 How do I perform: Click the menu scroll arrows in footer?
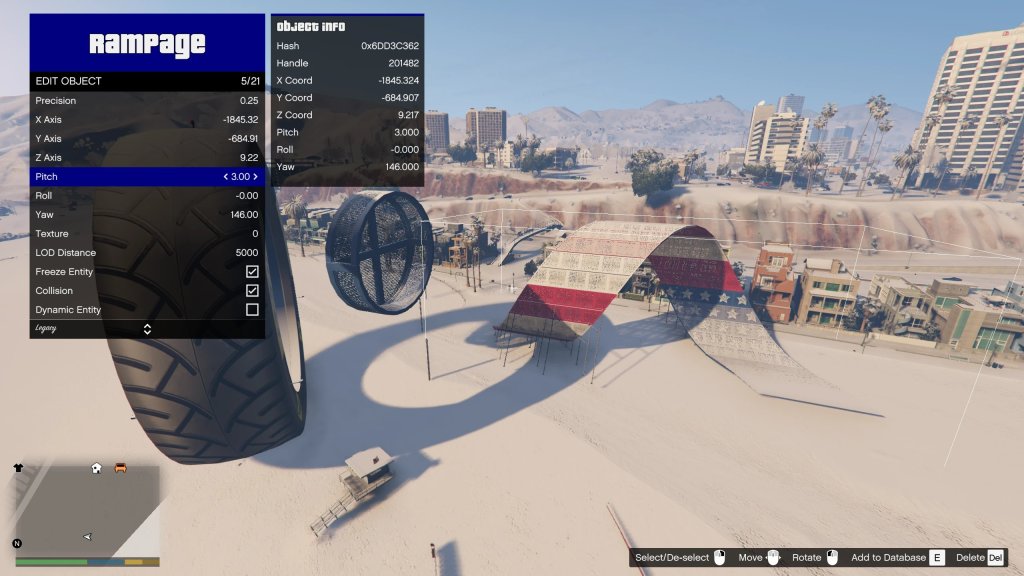pyautogui.click(x=147, y=329)
